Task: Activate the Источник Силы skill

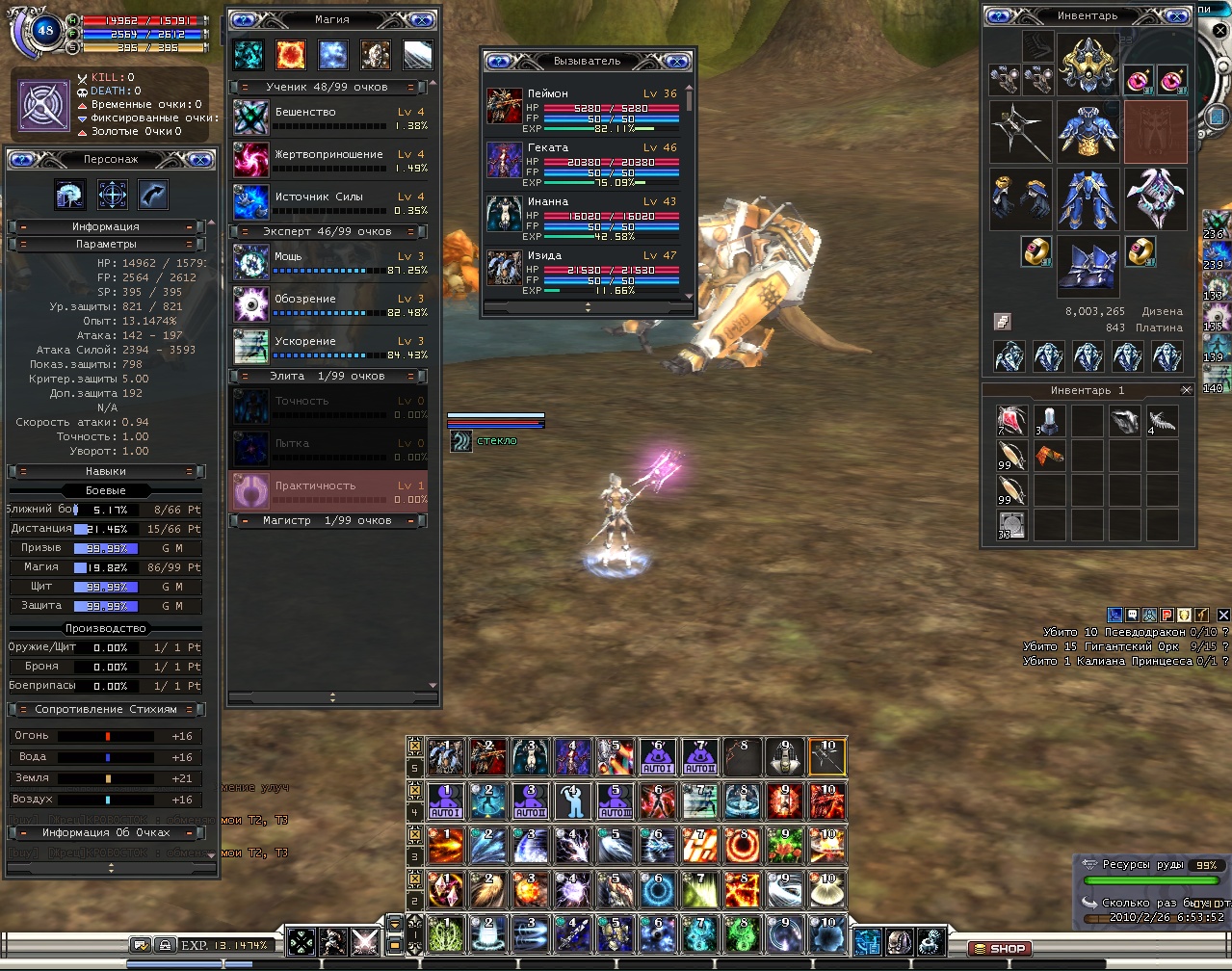Action: (329, 203)
